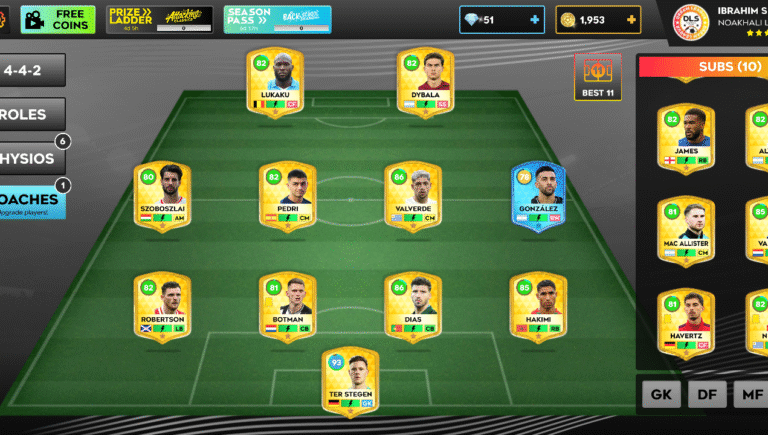768x435 pixels.
Task: Claim the Free Coins offer
Action: (58, 19)
